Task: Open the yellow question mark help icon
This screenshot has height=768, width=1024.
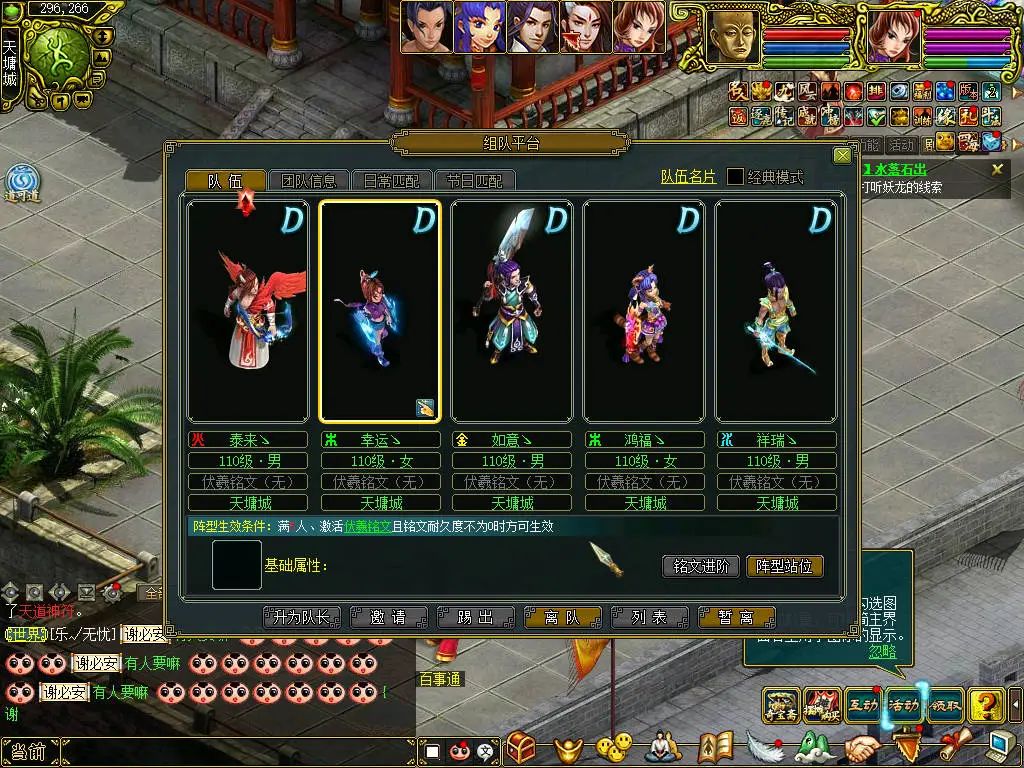Action: point(987,705)
